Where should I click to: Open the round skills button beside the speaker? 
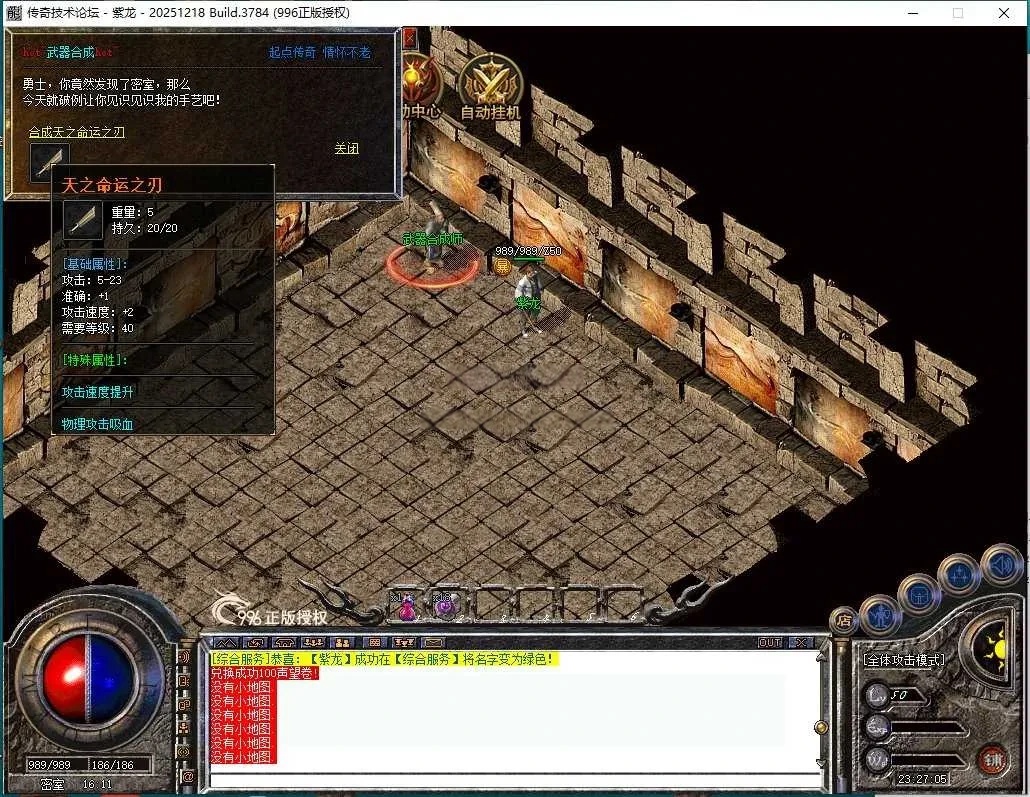(959, 574)
